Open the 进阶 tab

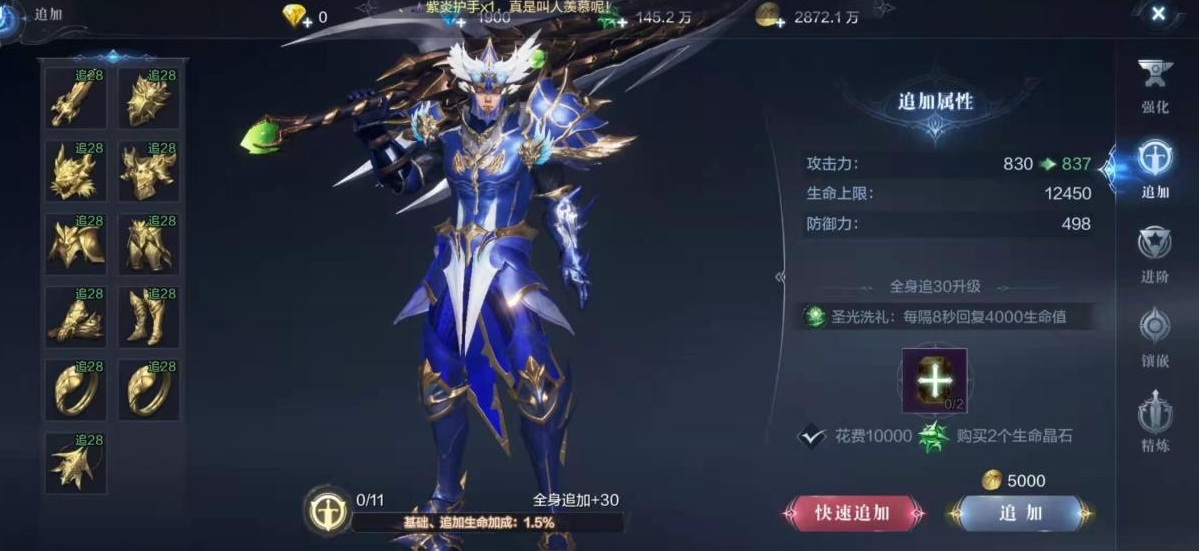coord(1155,254)
